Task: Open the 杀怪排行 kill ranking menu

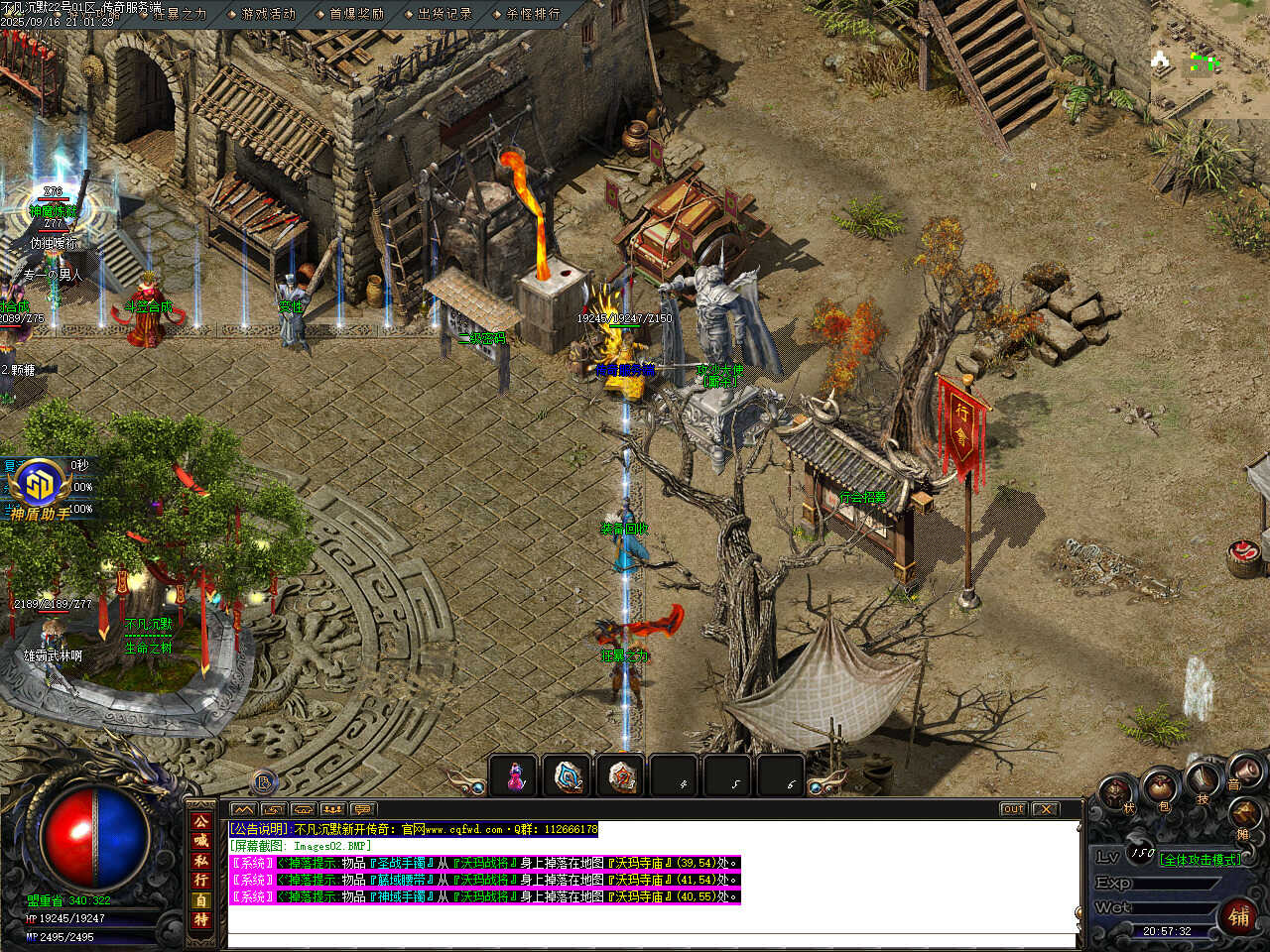Action: pyautogui.click(x=533, y=14)
